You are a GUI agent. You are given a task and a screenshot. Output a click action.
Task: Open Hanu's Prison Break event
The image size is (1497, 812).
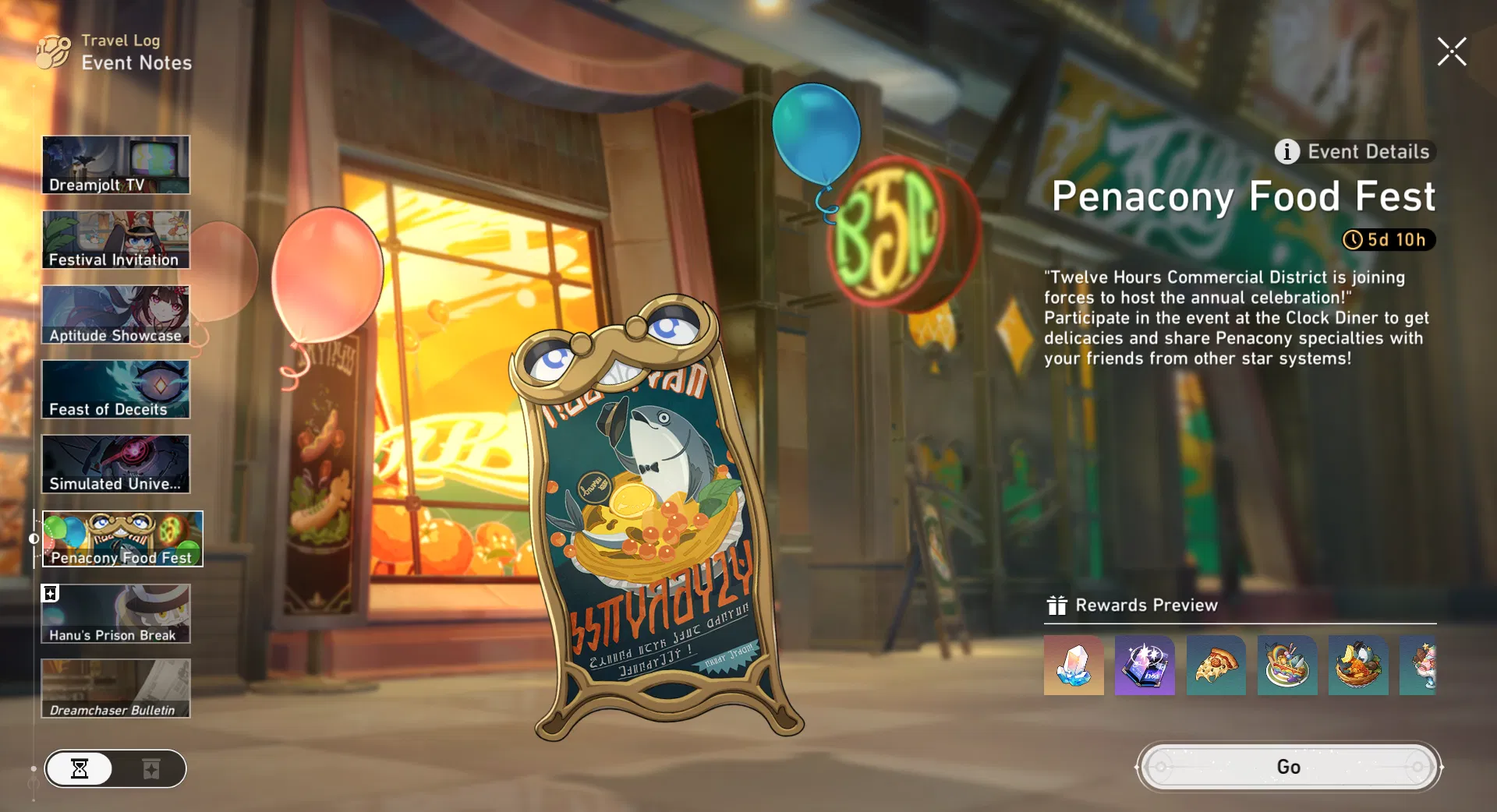pyautogui.click(x=115, y=613)
